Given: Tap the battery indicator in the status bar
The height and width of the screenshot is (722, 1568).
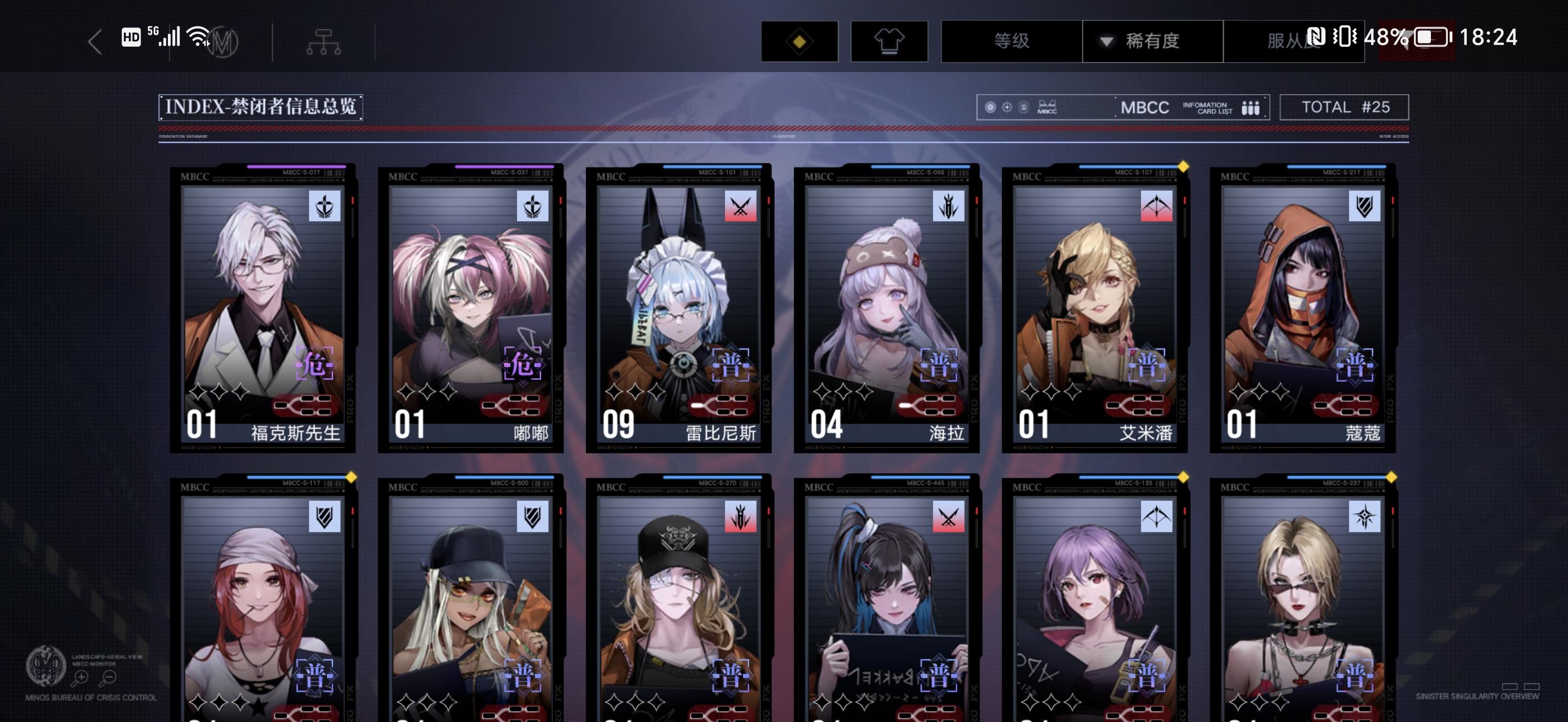Looking at the screenshot, I should point(1430,38).
